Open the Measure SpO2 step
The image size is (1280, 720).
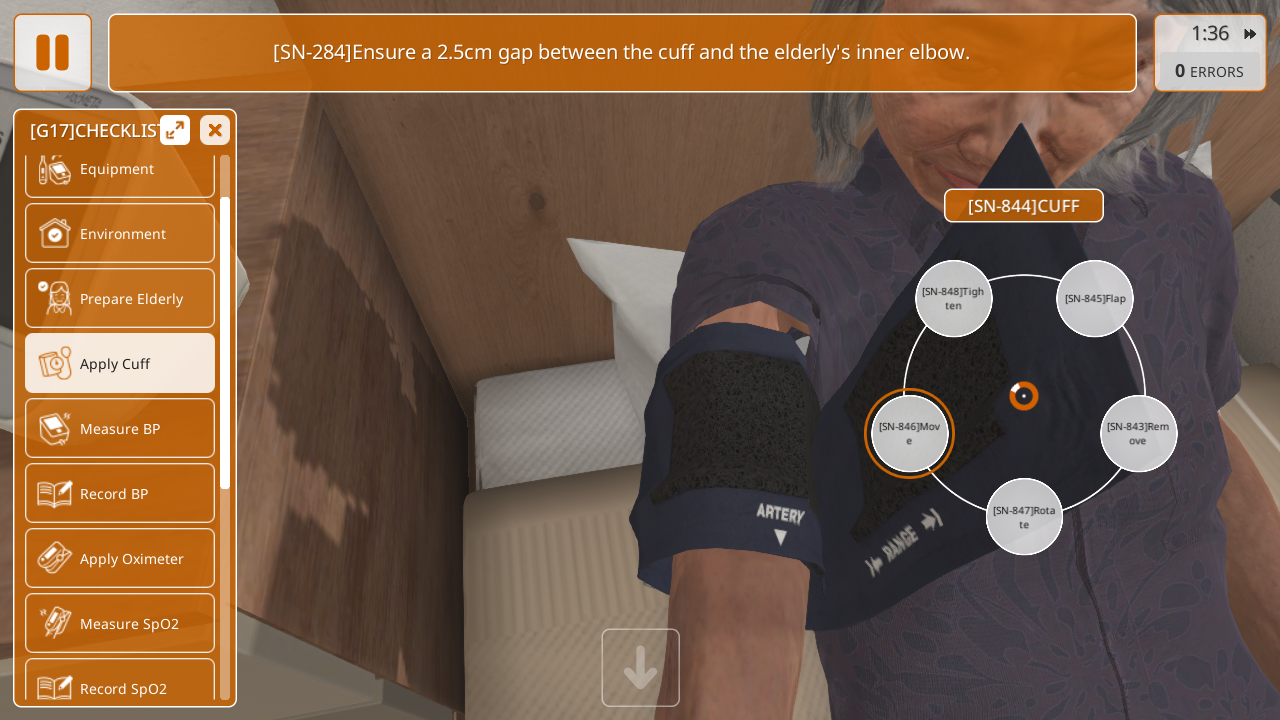tap(120, 623)
